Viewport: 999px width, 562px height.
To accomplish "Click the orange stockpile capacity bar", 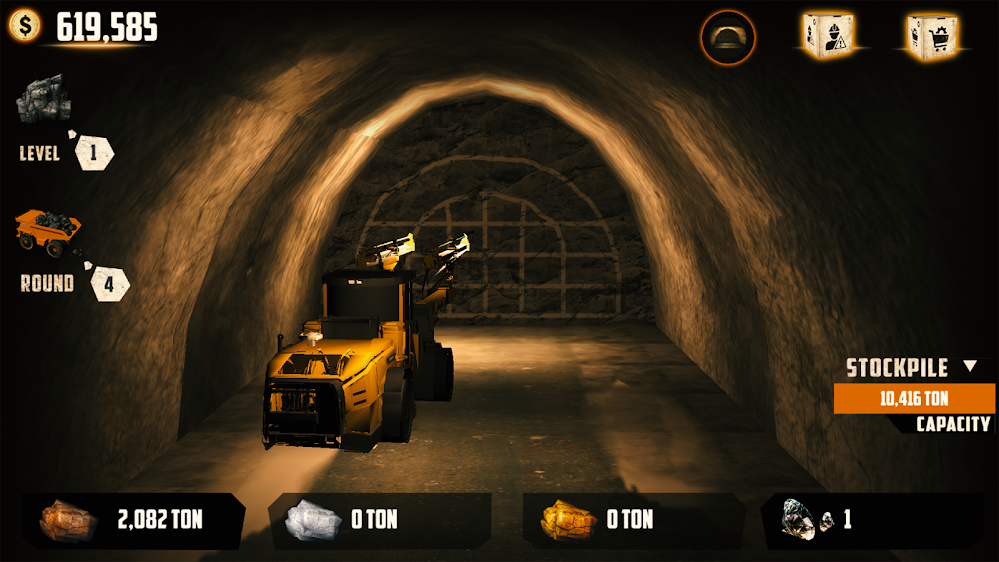I will (x=914, y=398).
